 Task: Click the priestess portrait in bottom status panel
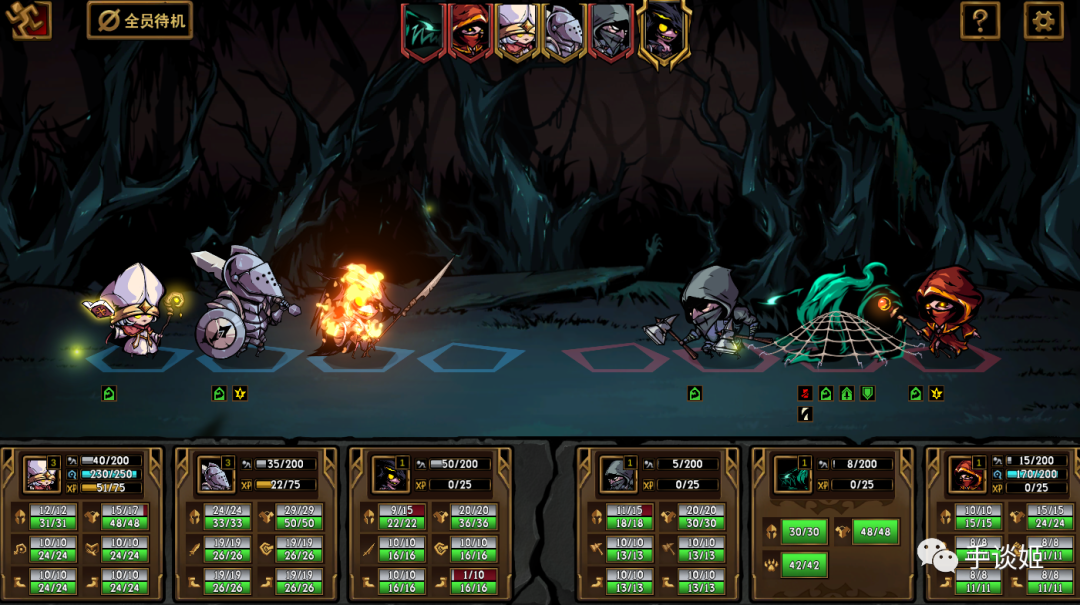42,474
